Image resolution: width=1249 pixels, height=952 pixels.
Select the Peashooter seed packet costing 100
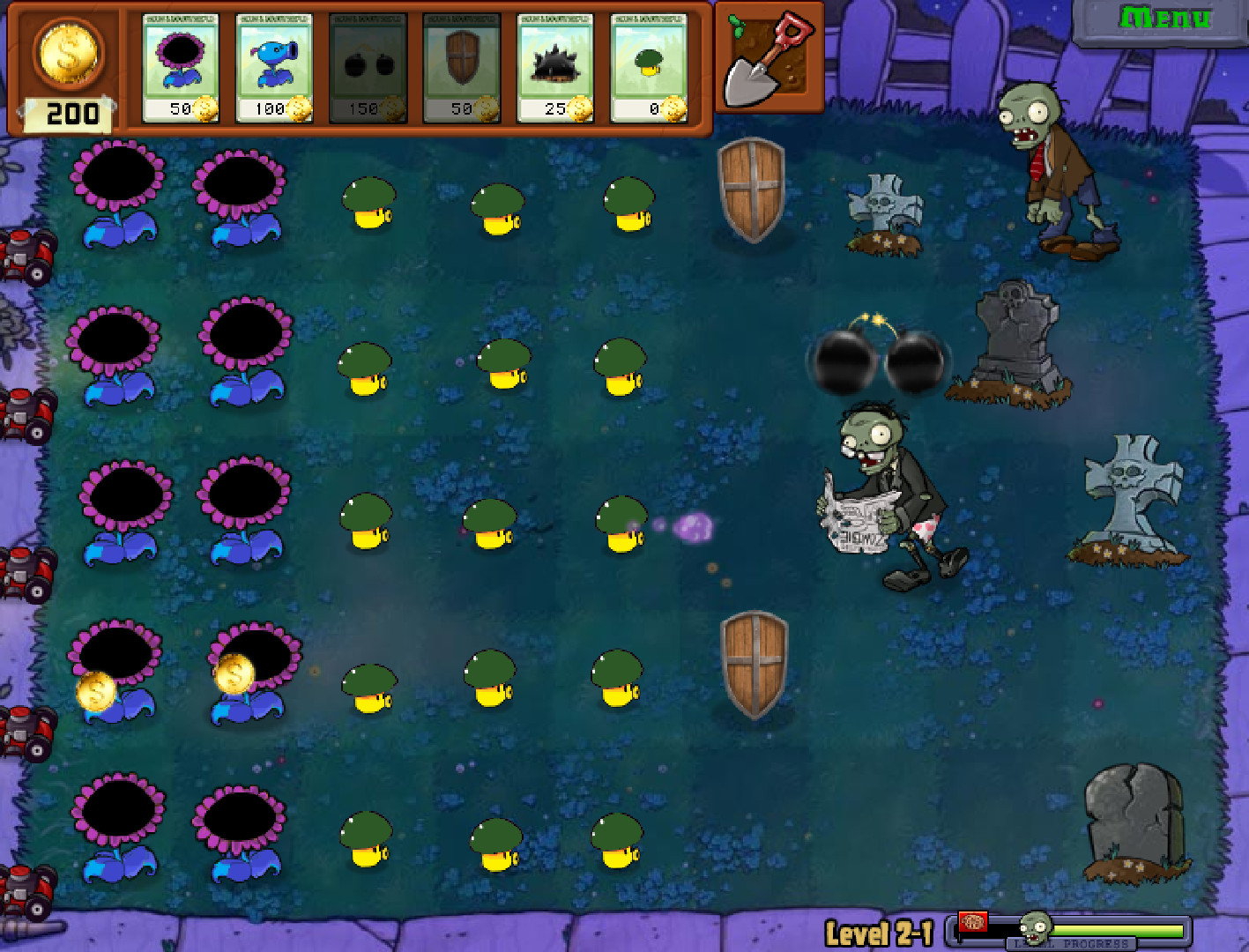[x=272, y=66]
